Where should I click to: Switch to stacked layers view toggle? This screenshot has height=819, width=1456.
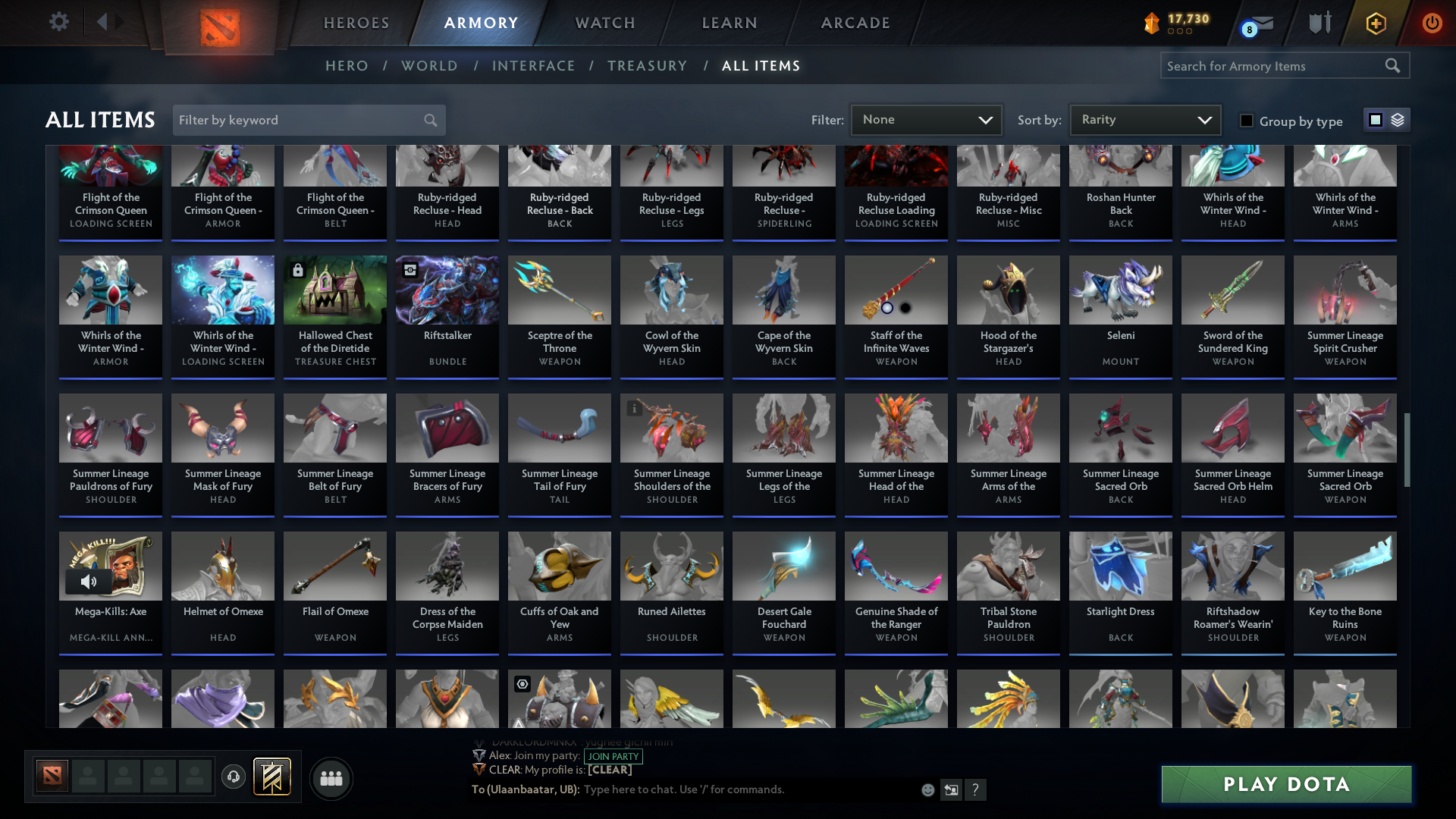1398,119
